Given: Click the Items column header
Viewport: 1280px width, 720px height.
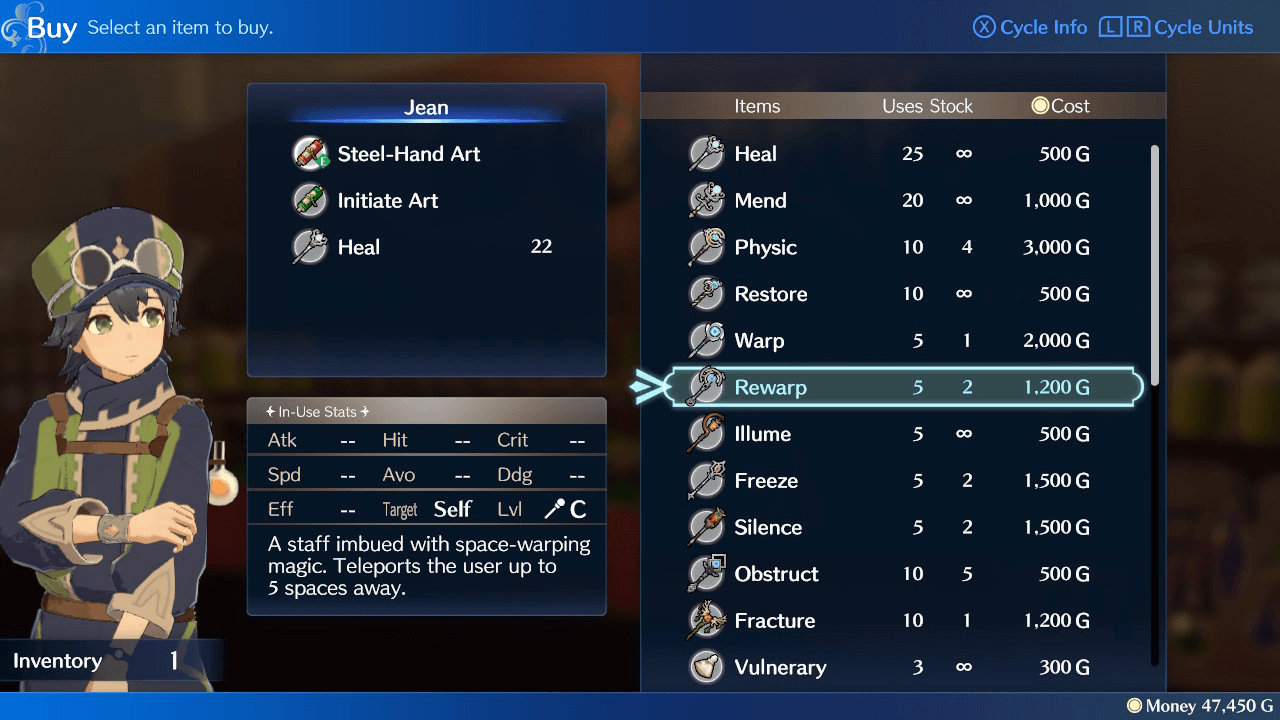Looking at the screenshot, I should pyautogui.click(x=757, y=106).
